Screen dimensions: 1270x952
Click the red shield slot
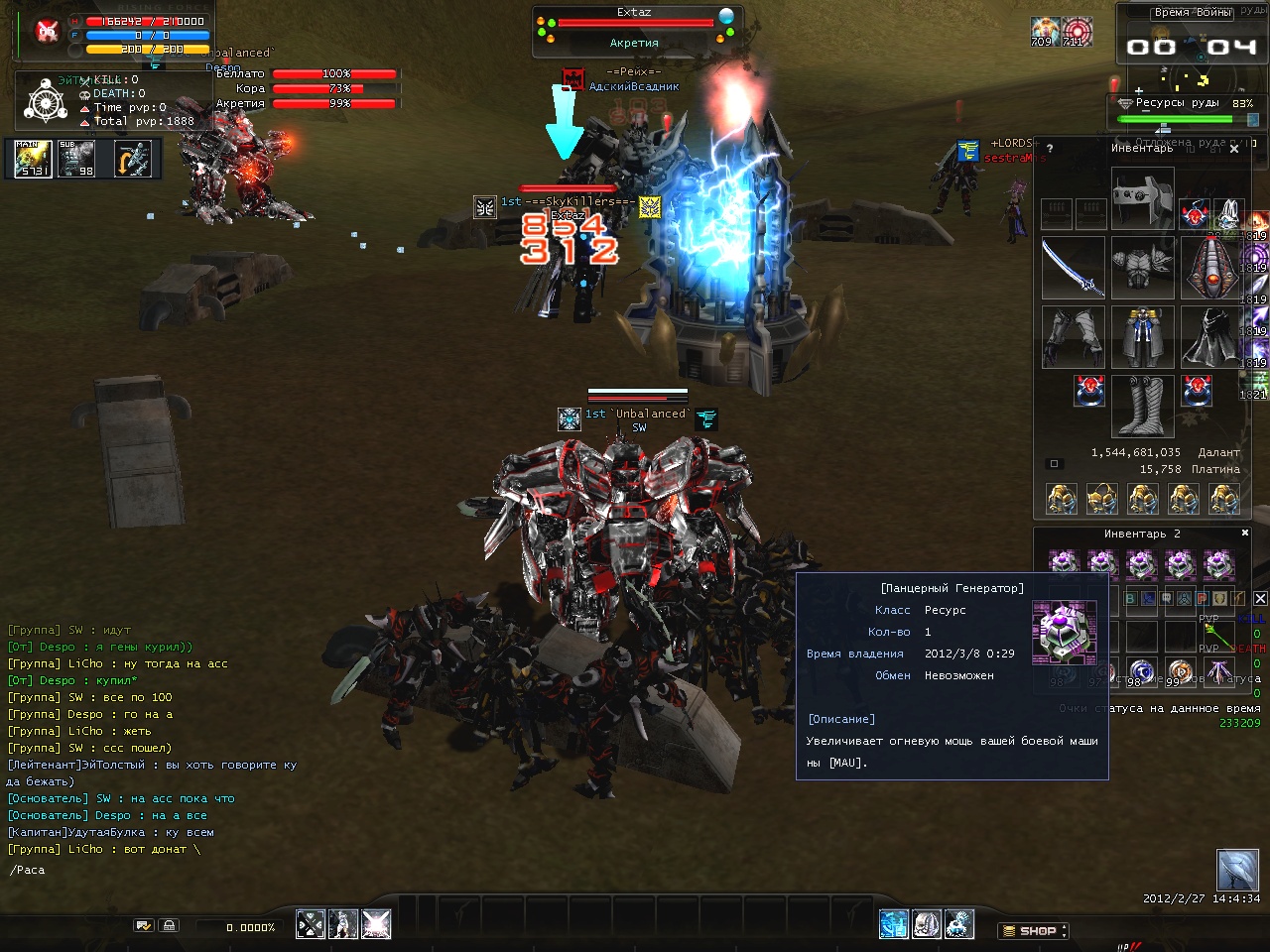coord(1211,268)
